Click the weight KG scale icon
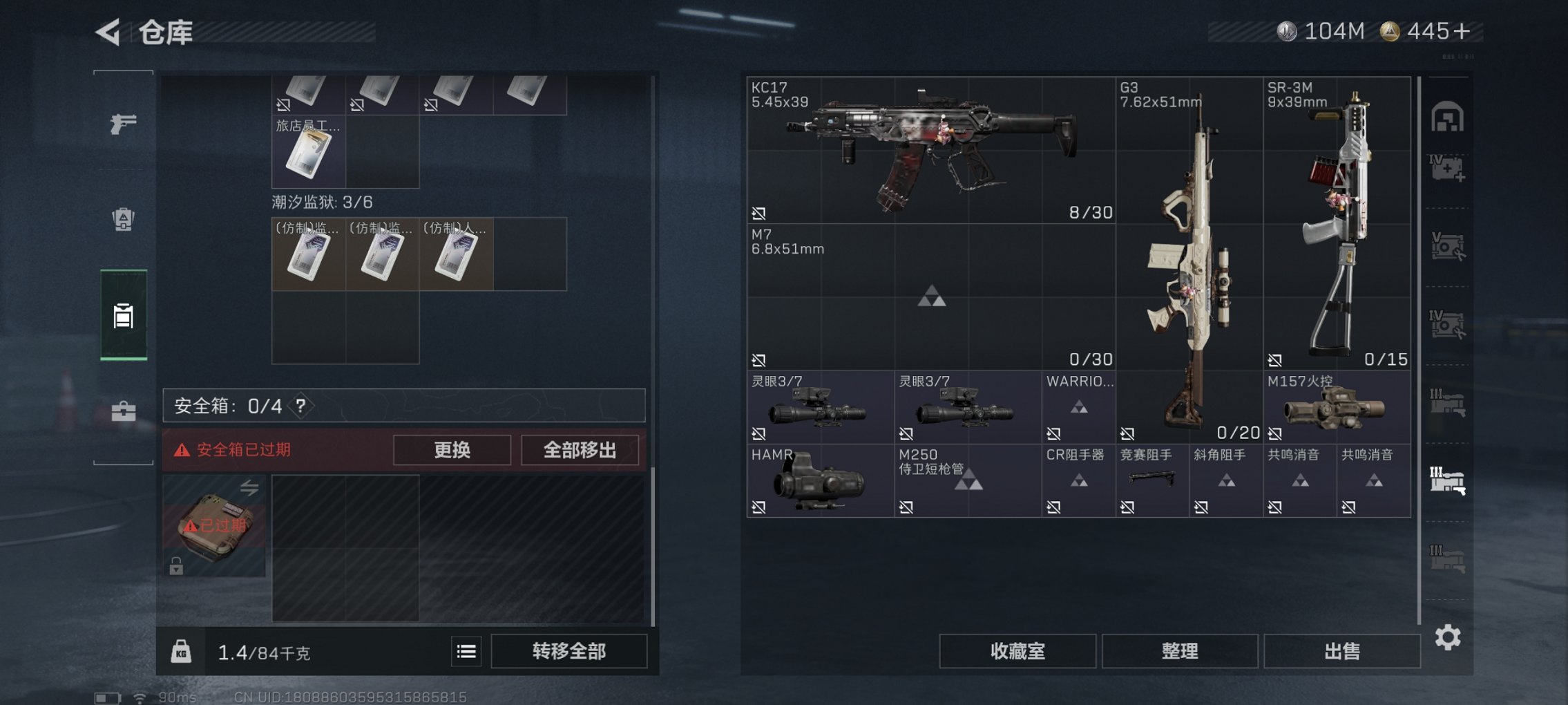 pos(180,650)
